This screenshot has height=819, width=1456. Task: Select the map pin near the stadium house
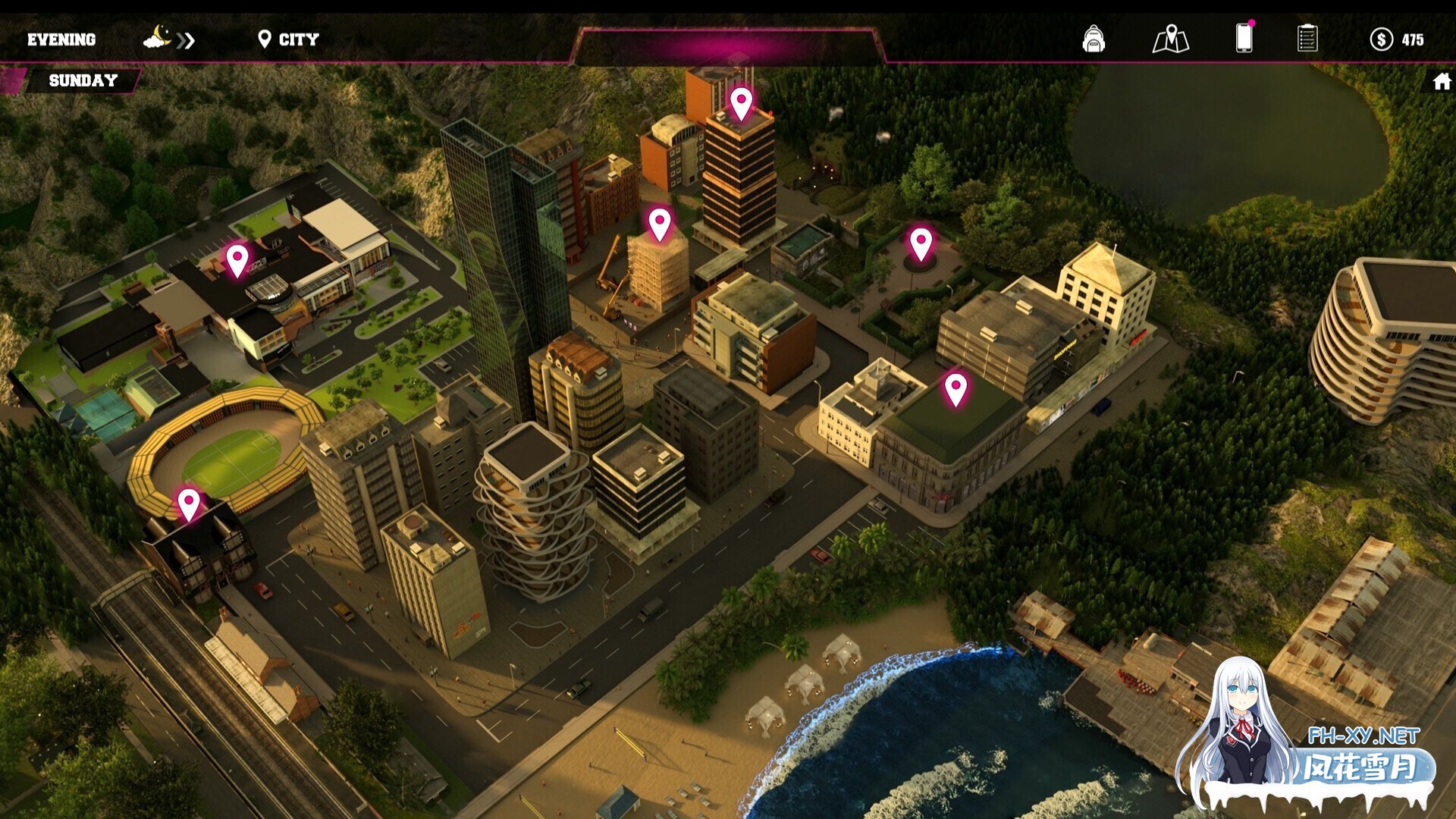[189, 503]
